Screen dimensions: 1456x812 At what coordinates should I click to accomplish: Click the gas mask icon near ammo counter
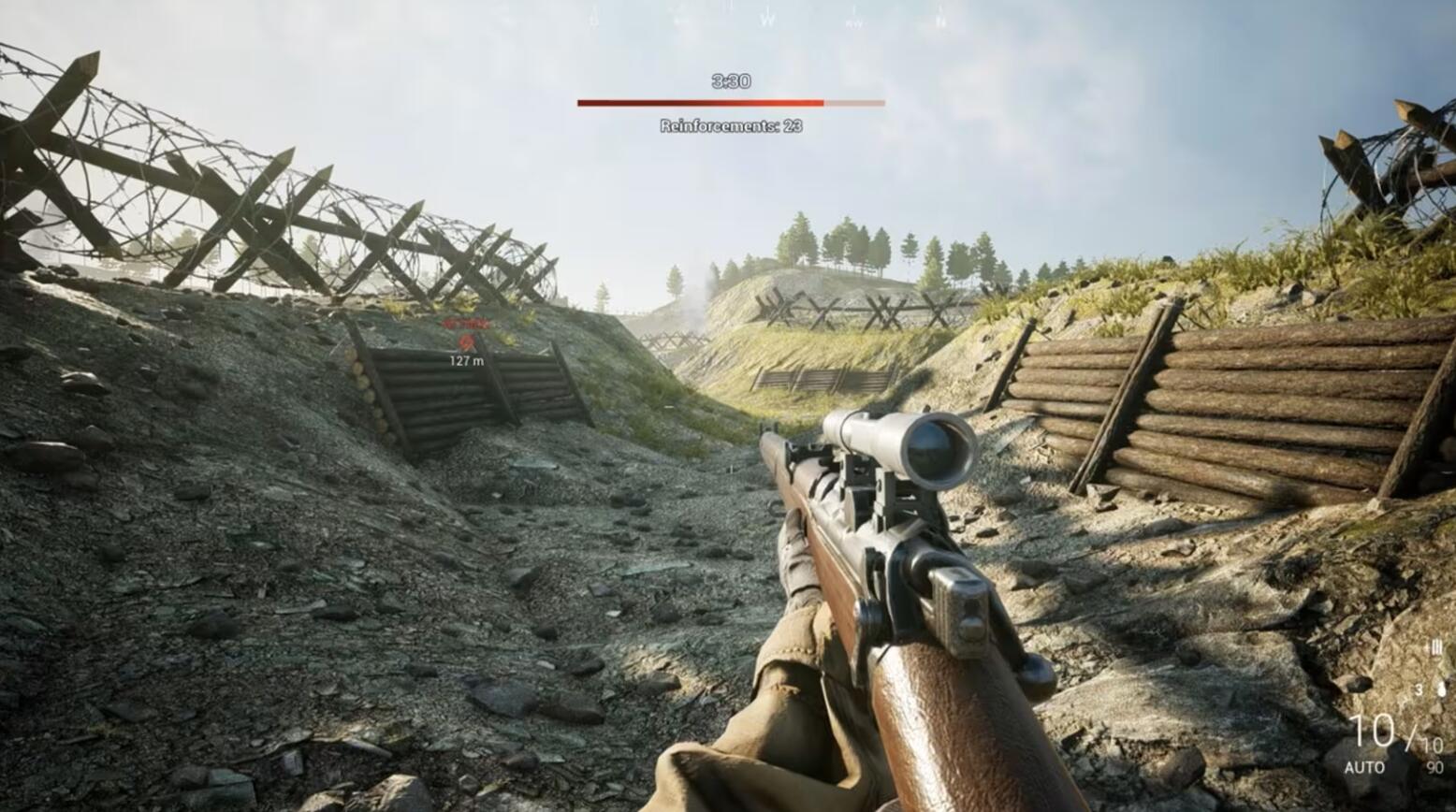coord(1441,689)
